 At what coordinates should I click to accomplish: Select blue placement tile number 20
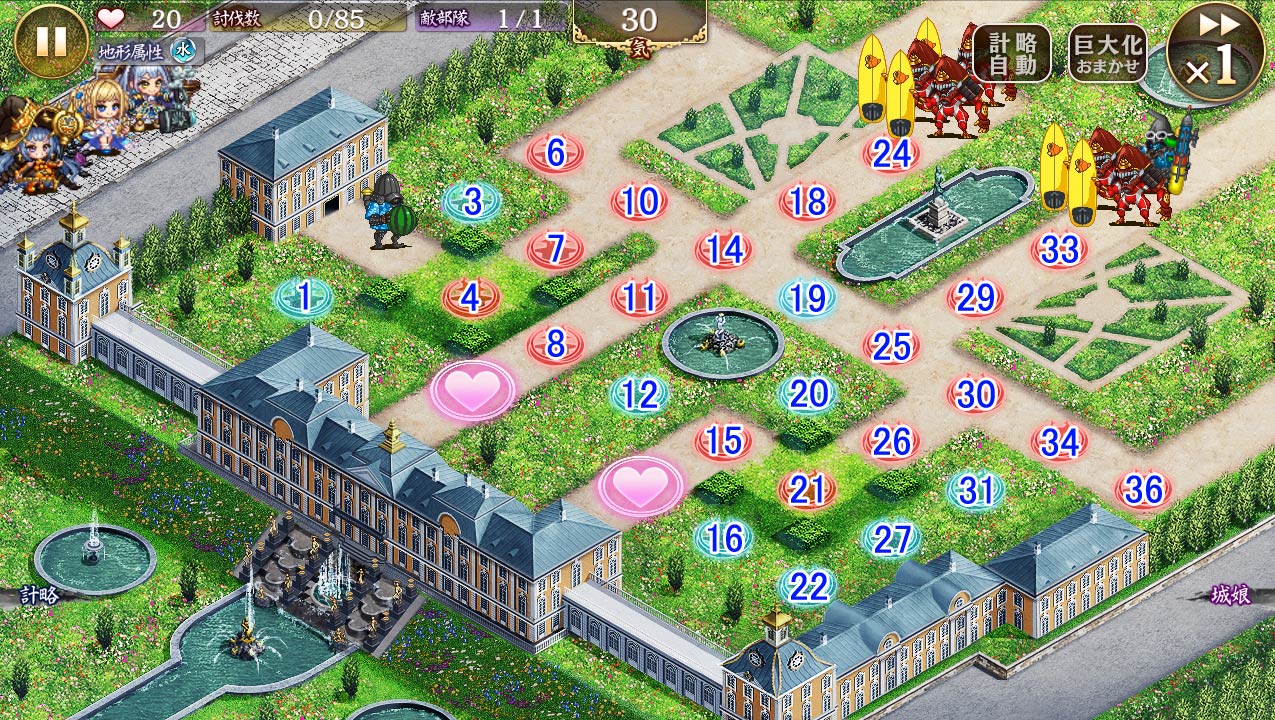click(807, 394)
